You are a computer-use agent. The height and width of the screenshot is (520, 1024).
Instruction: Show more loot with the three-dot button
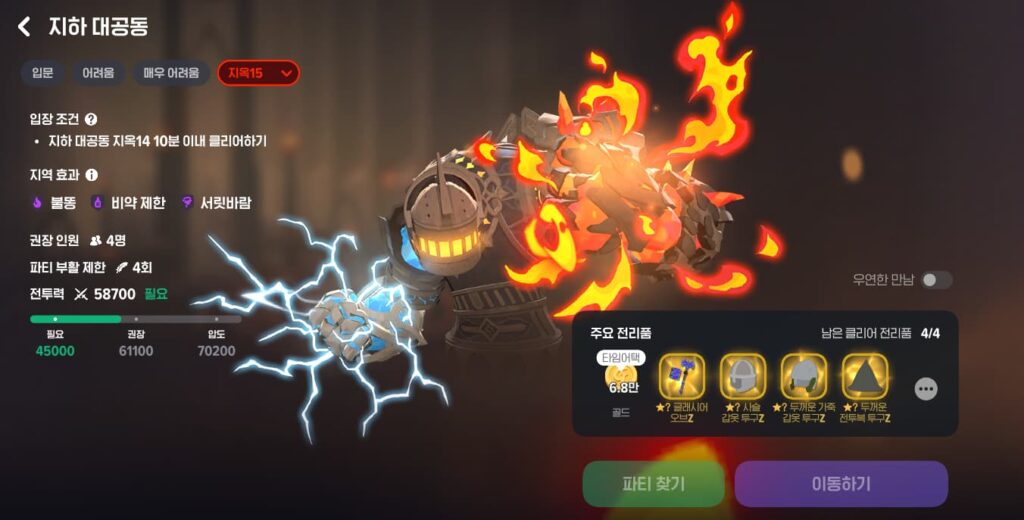coord(926,389)
